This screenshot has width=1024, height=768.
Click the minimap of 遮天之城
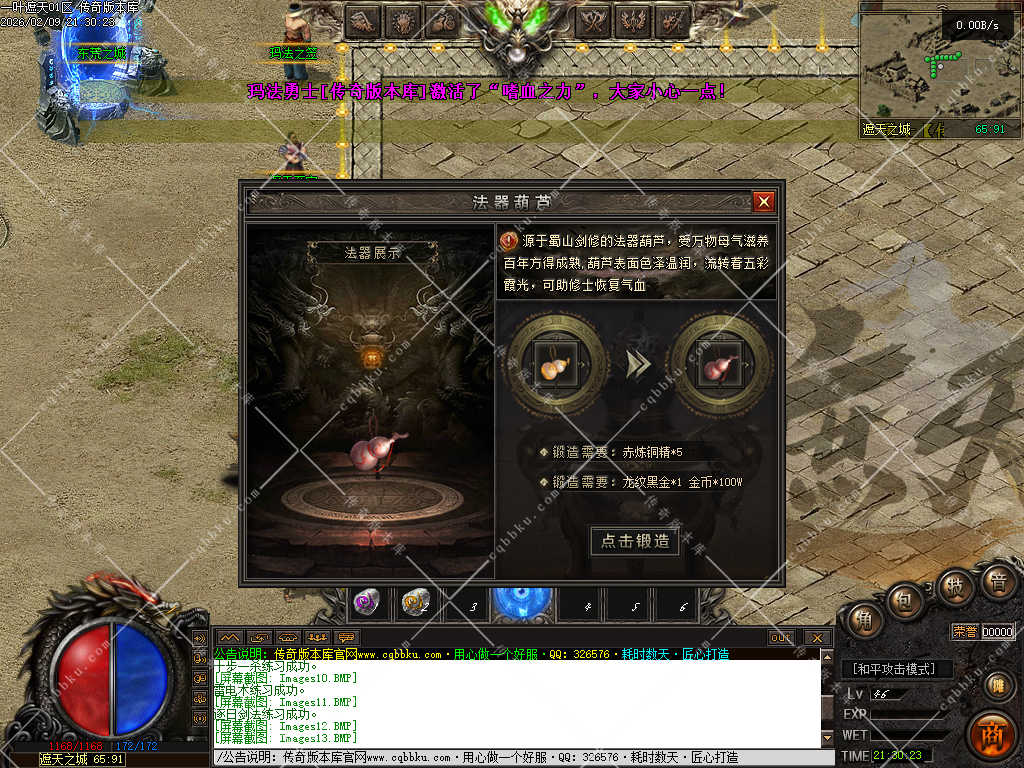[x=925, y=65]
